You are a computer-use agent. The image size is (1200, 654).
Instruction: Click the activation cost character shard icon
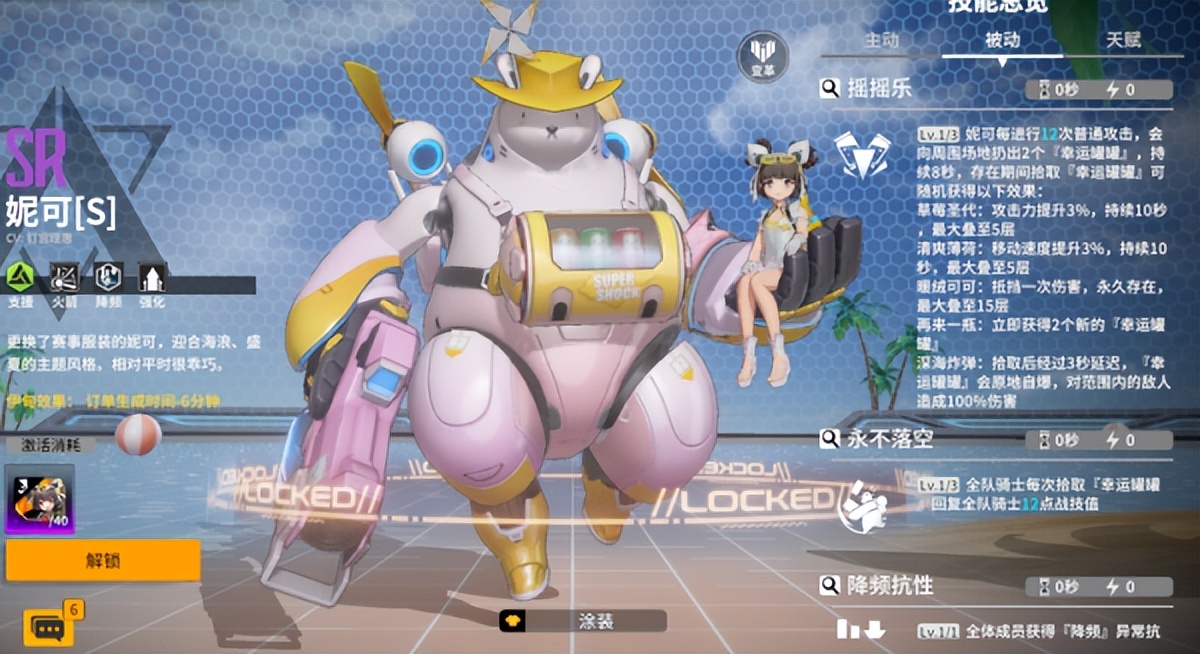coord(40,499)
